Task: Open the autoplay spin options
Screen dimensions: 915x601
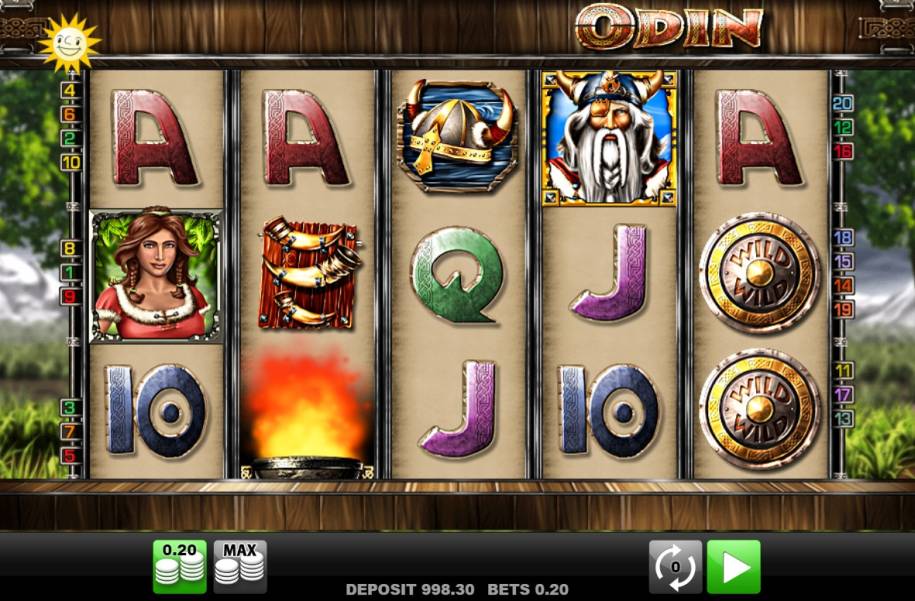Action: [x=675, y=567]
